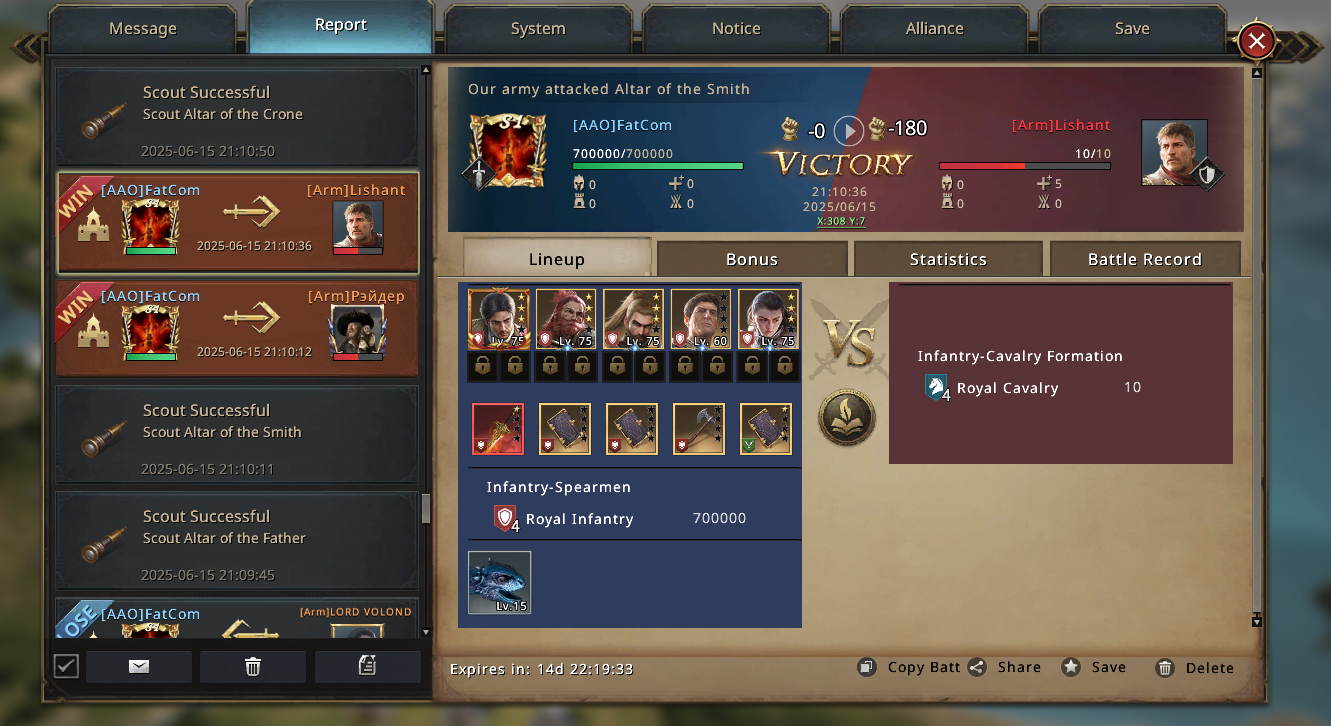Open Scout Altar of the Smith report
Screen dimensions: 1331x726
point(237,435)
